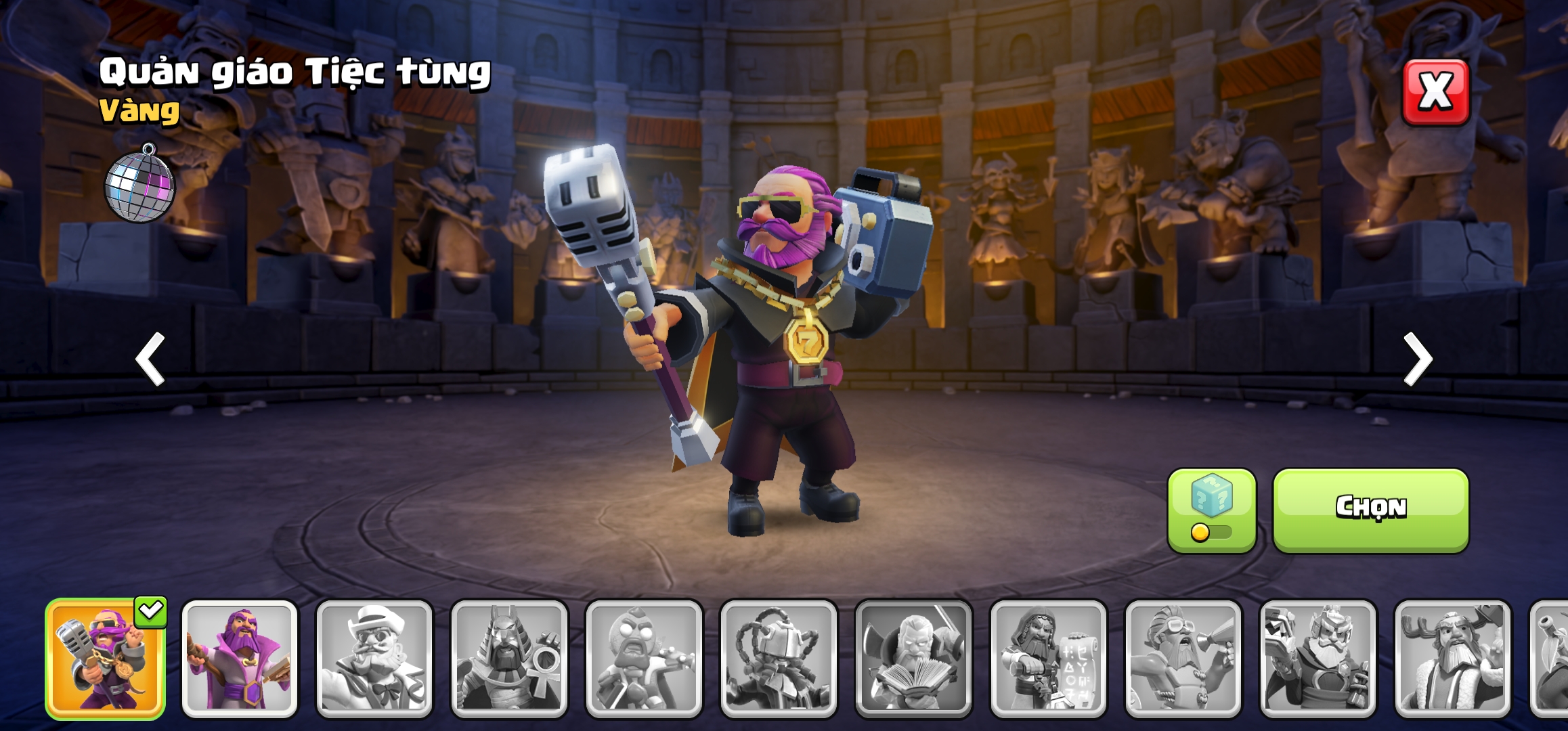This screenshot has width=1568, height=731.
Task: Open the mystery cube randomizer button
Action: pos(1211,509)
